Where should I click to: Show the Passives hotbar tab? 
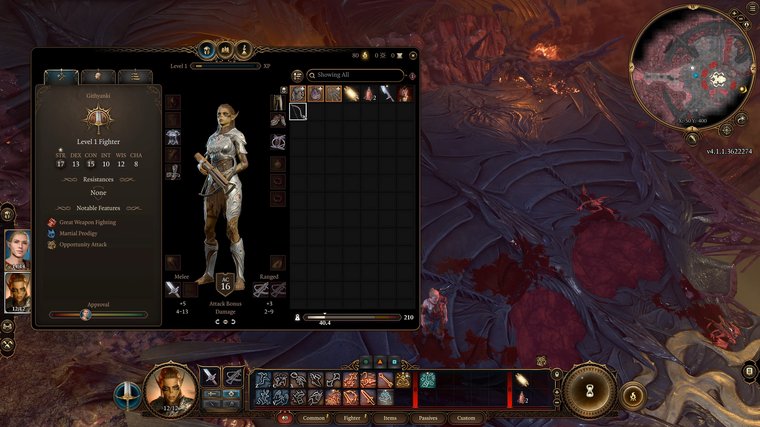pyautogui.click(x=428, y=418)
